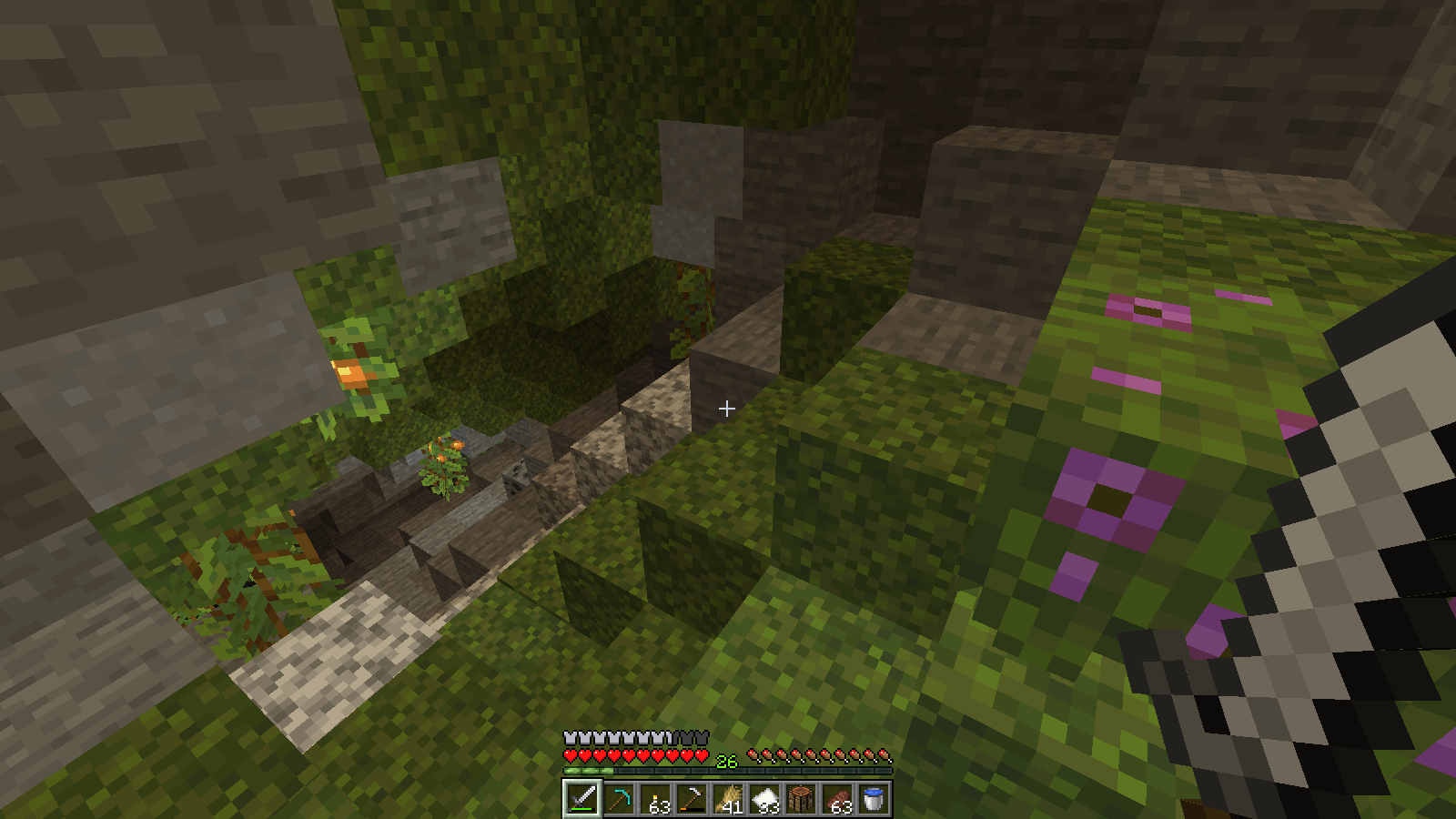Choose the diamond pickaxe slot
Screen dimensions: 1456x819
[619, 799]
